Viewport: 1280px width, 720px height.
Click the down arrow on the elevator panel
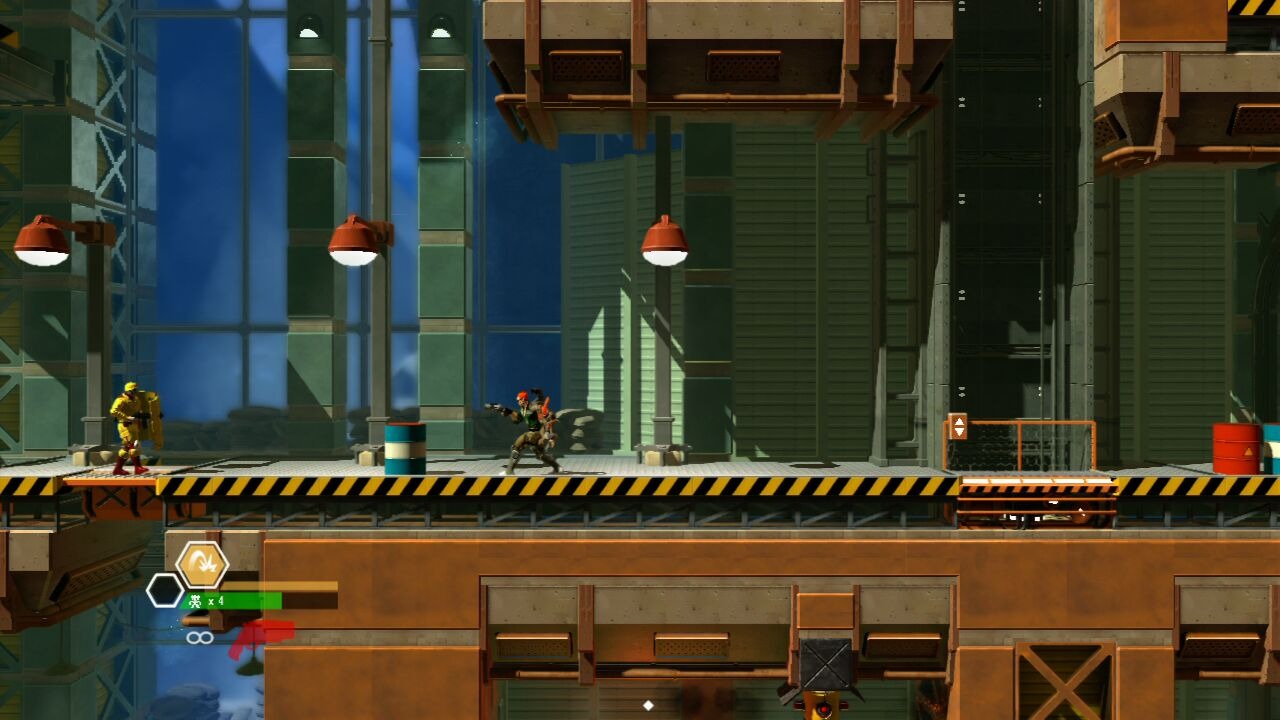point(959,431)
